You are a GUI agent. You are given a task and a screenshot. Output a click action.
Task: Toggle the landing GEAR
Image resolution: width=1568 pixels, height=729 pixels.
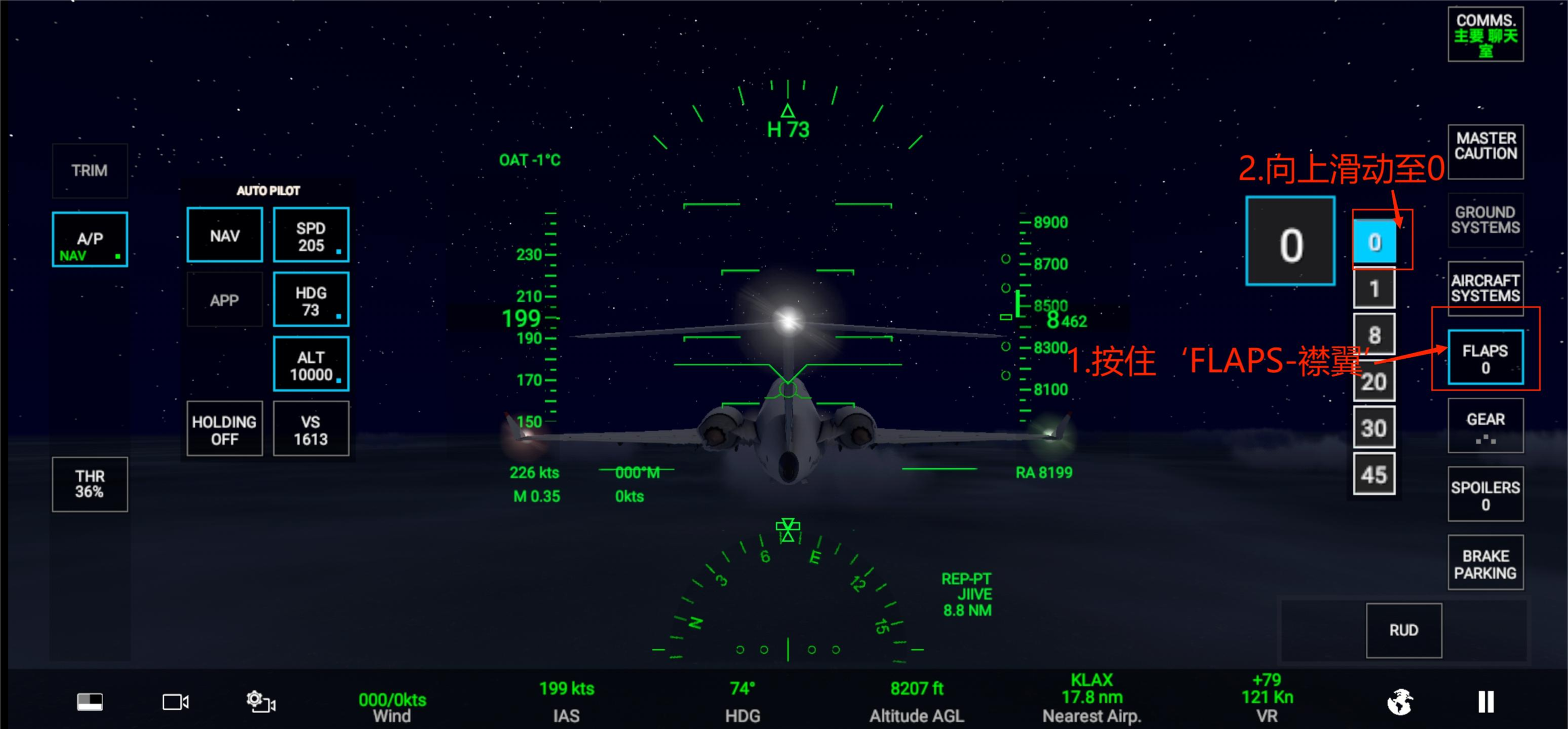click(x=1485, y=425)
